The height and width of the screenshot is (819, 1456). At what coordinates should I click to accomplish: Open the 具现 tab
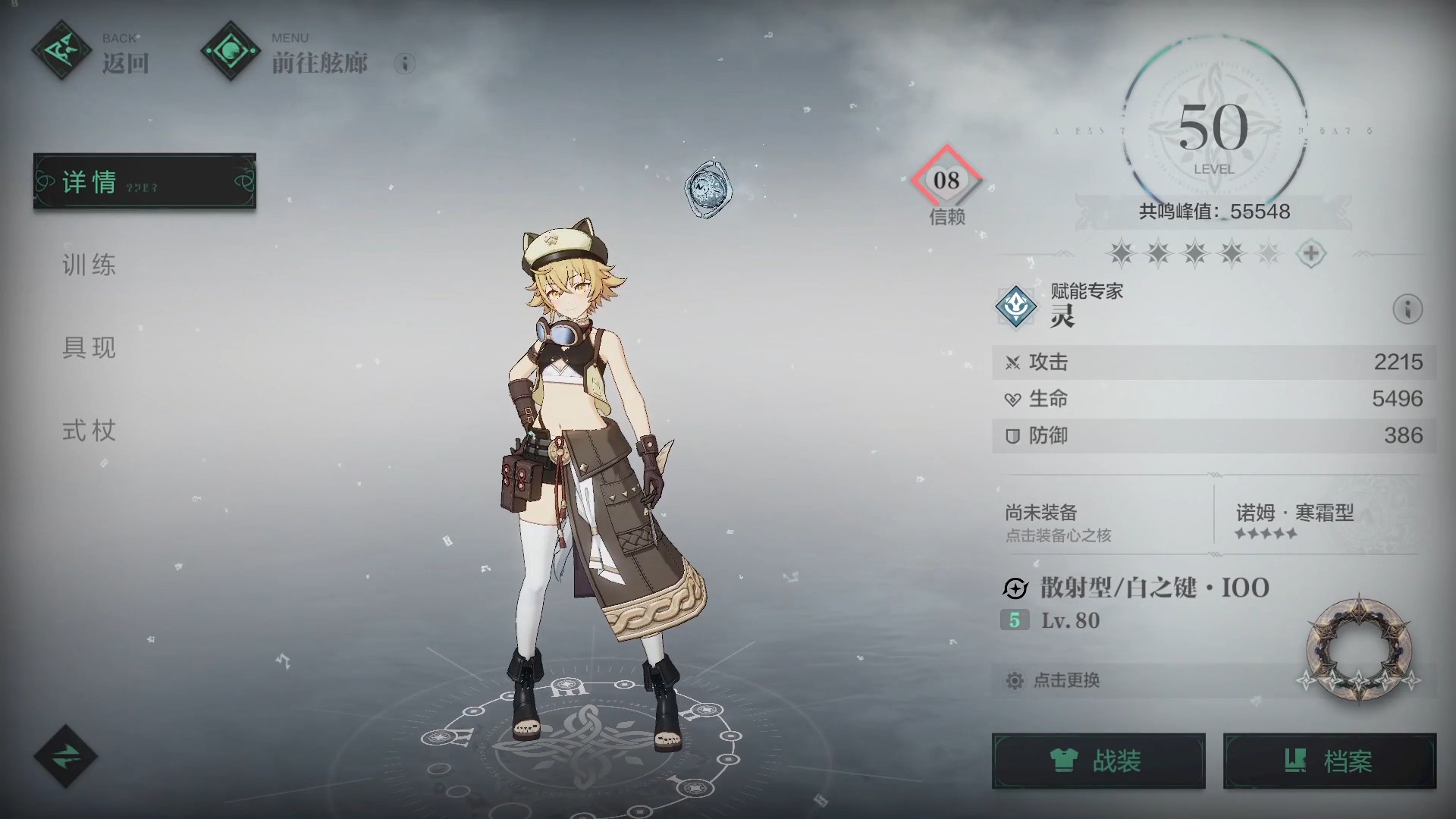point(89,348)
